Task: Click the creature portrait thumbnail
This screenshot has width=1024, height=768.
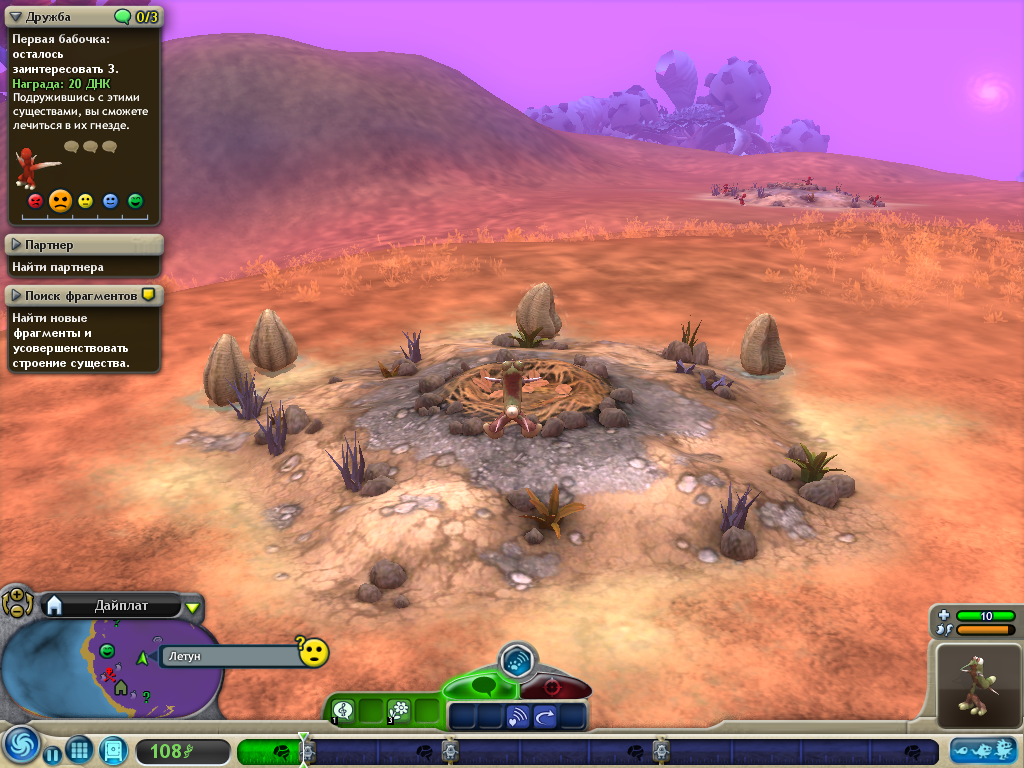Action: click(x=979, y=687)
